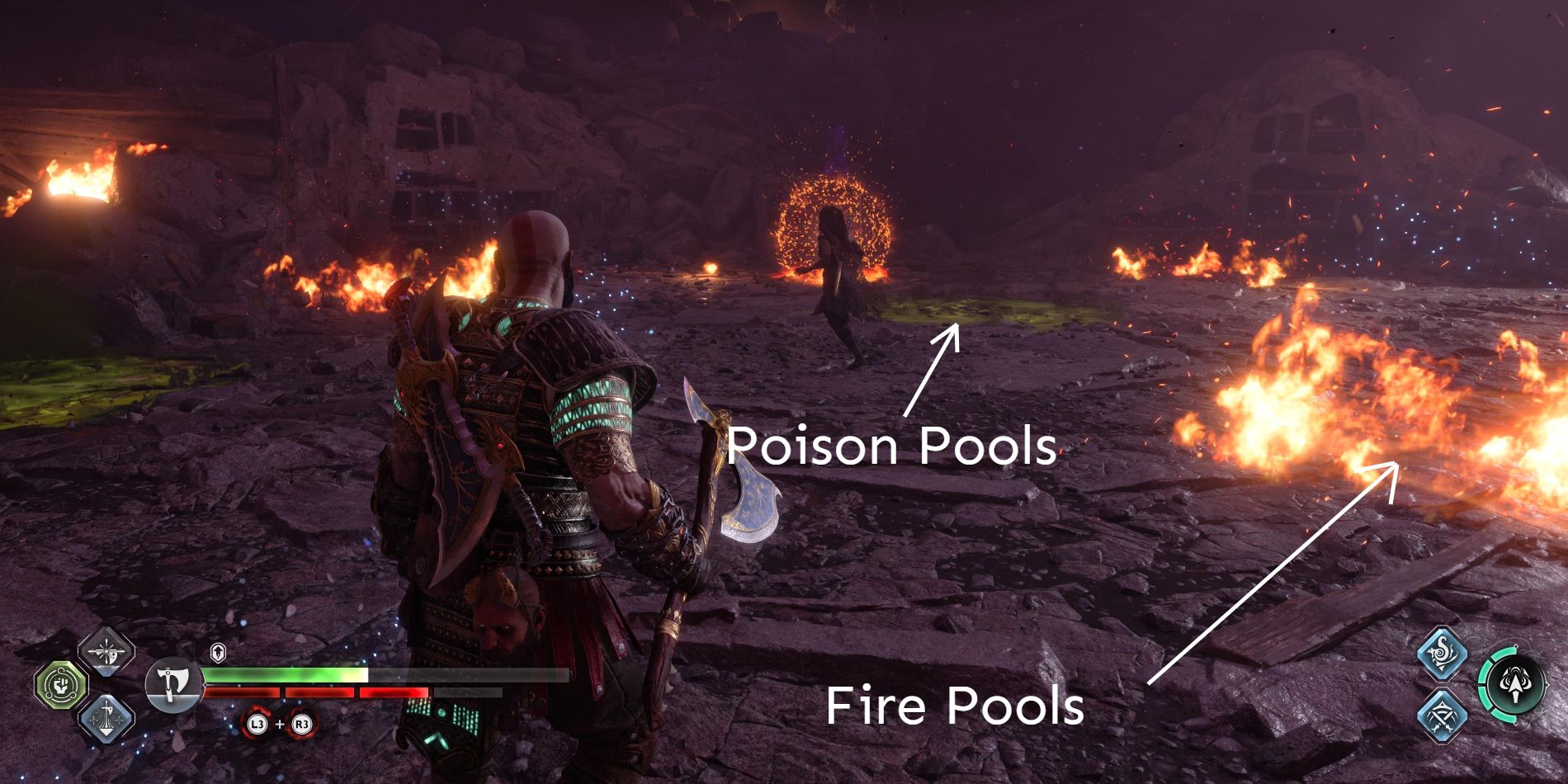The width and height of the screenshot is (1568, 784).
Task: Click the red Rage meter segment
Action: click(314, 692)
